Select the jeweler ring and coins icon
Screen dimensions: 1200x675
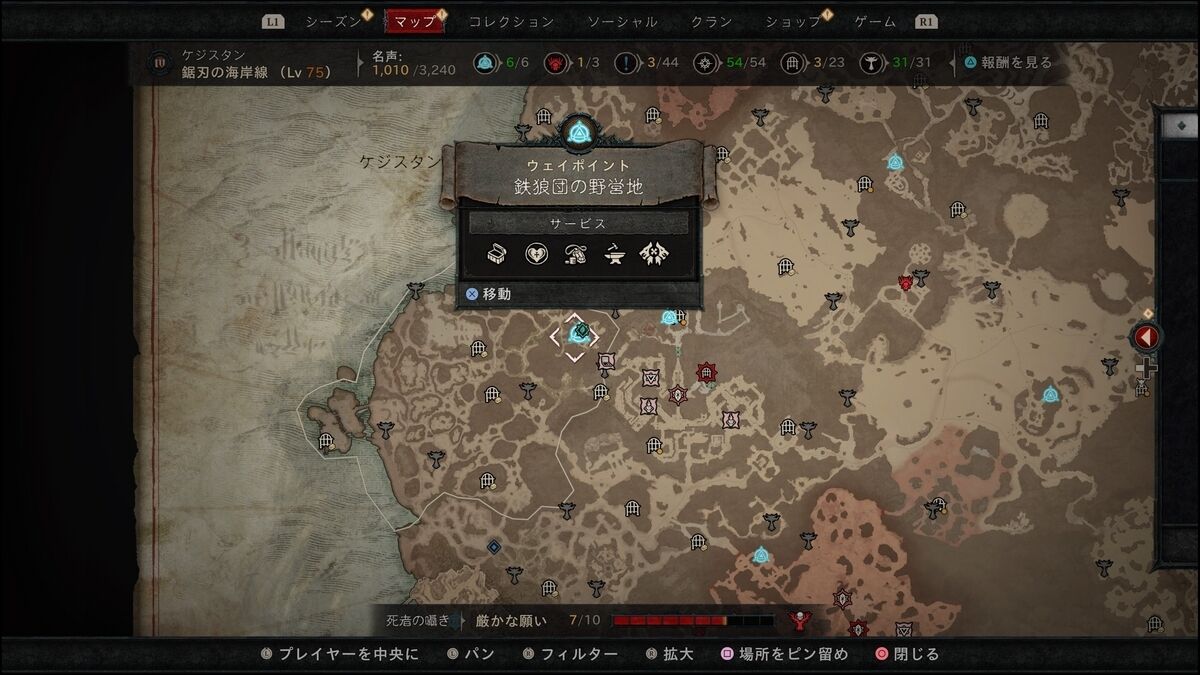coord(575,254)
